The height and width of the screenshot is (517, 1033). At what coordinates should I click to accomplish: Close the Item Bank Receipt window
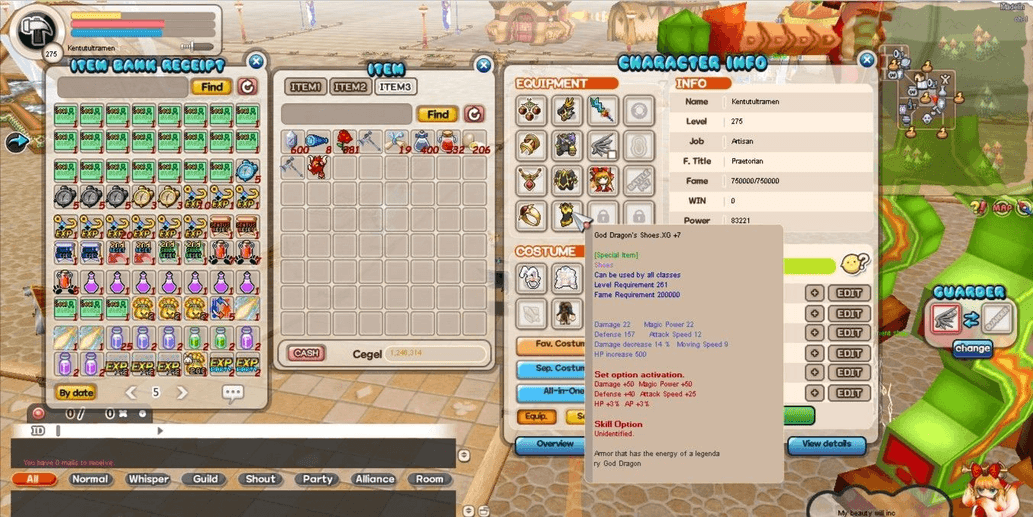point(256,61)
